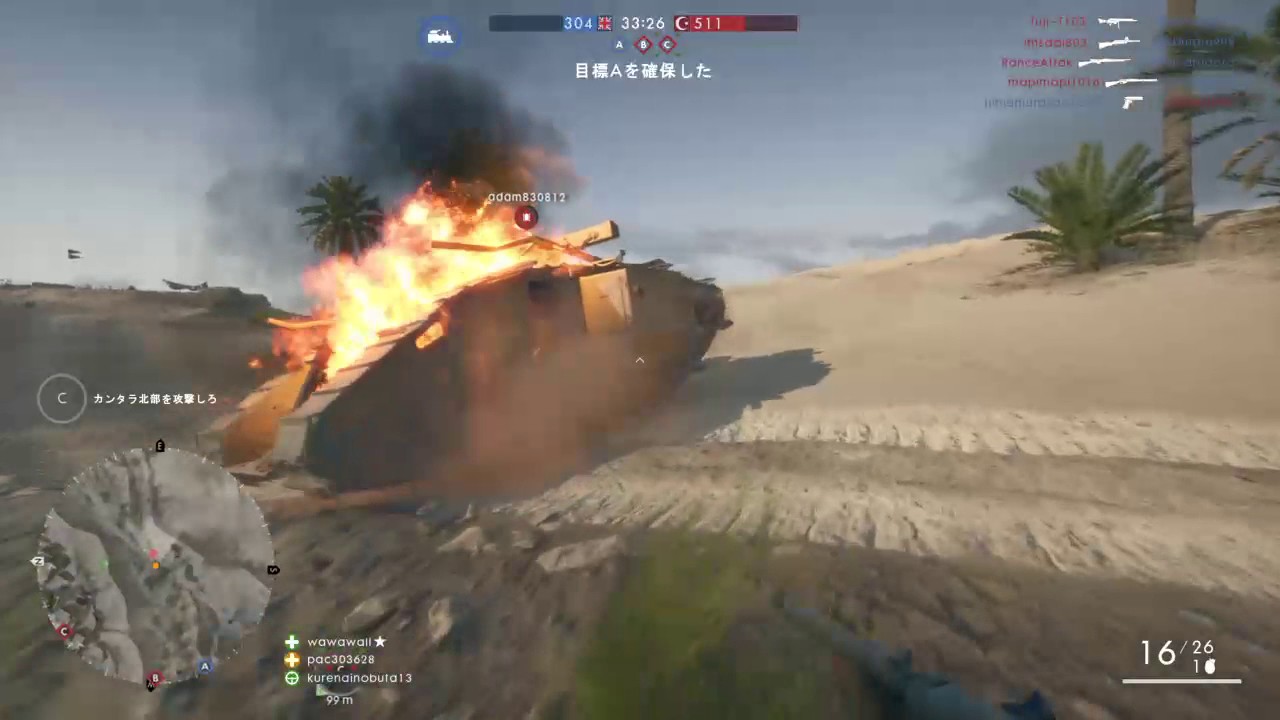This screenshot has width=1280, height=720.
Task: Select squad member wawawall in the list
Action: pos(346,642)
